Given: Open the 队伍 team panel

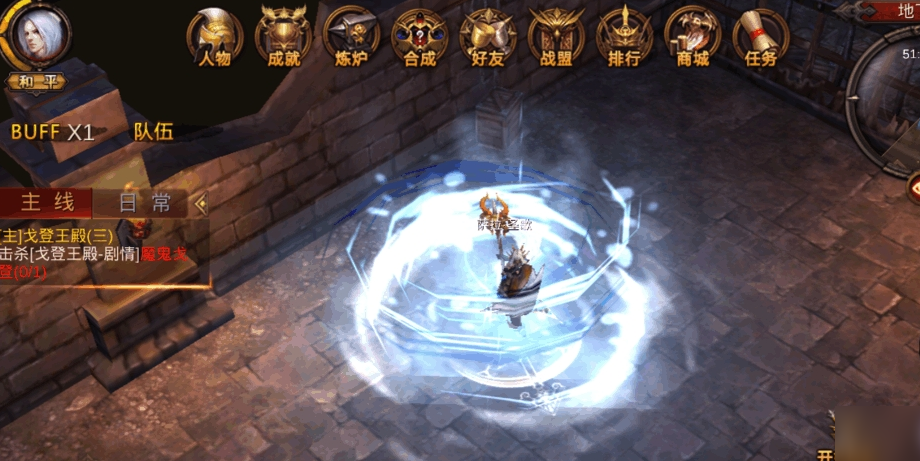Looking at the screenshot, I should [x=152, y=132].
